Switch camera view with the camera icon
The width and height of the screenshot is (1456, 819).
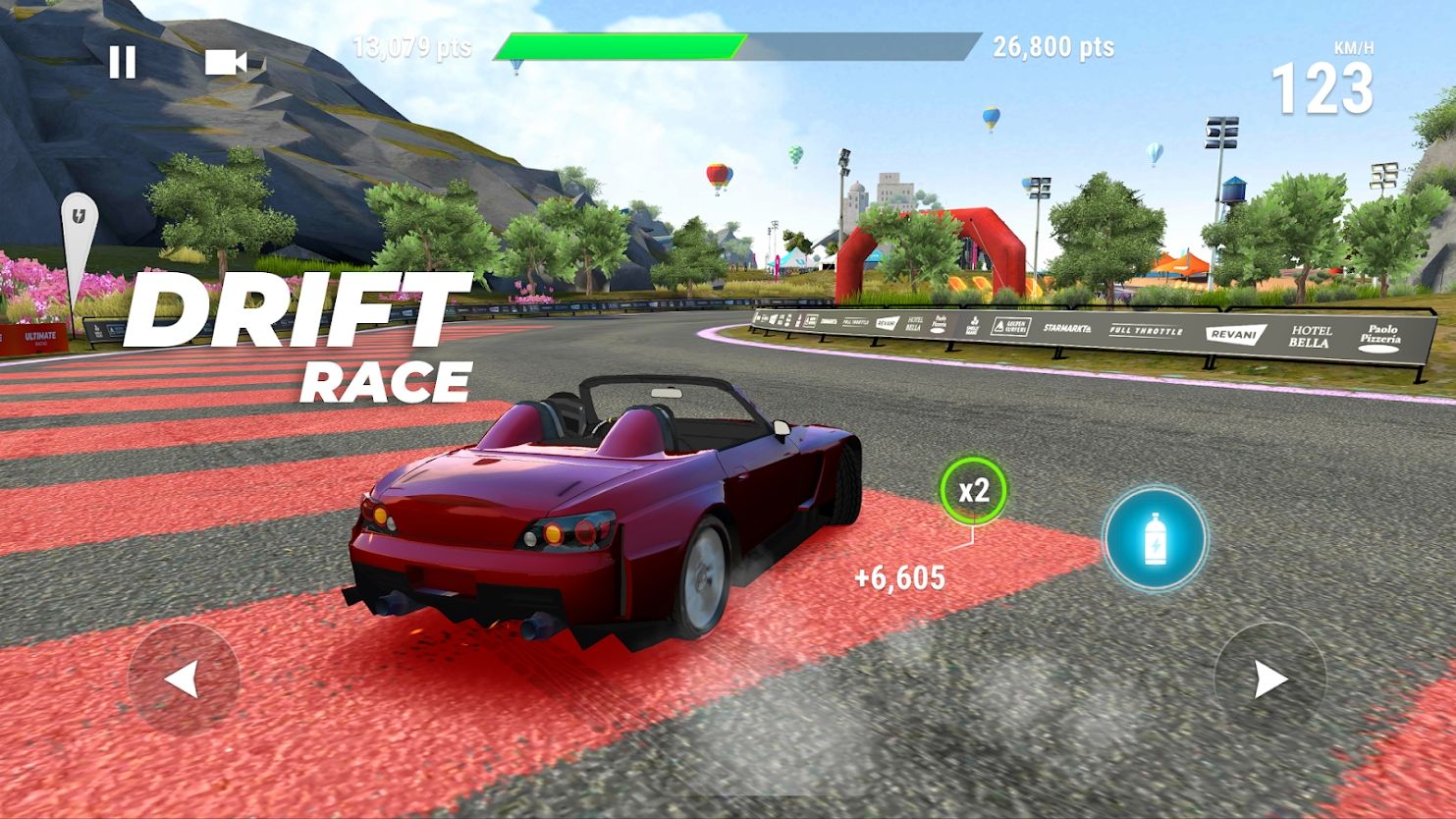(227, 63)
